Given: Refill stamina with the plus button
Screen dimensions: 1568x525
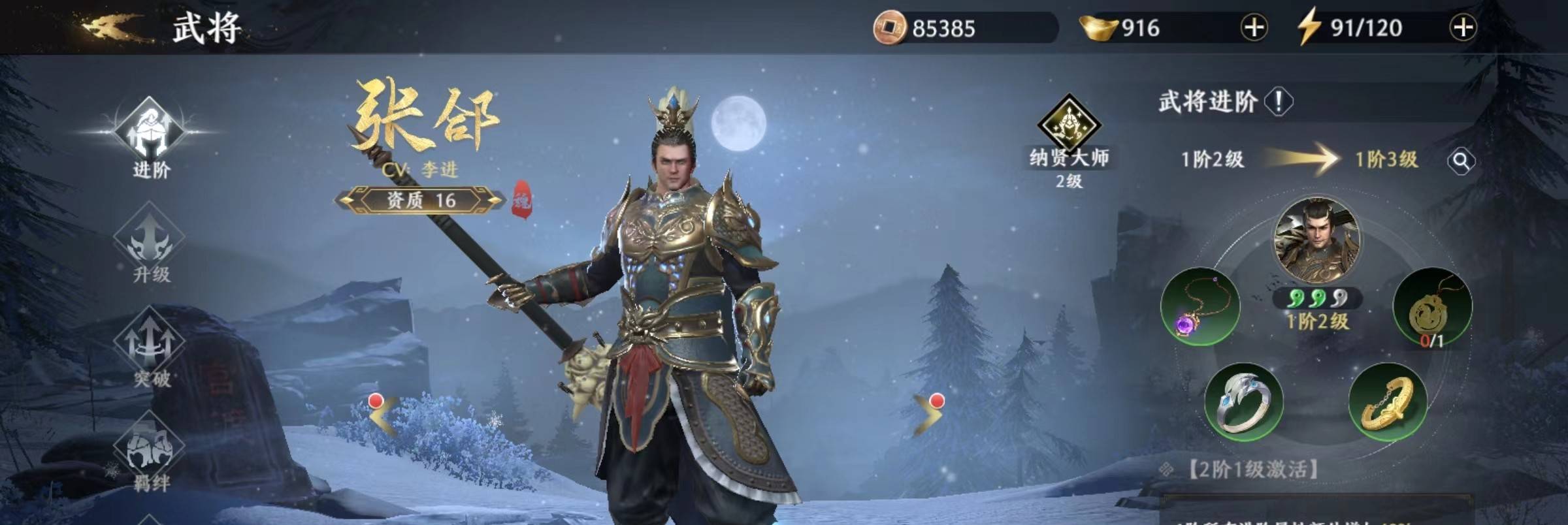Looking at the screenshot, I should tap(1462, 28).
